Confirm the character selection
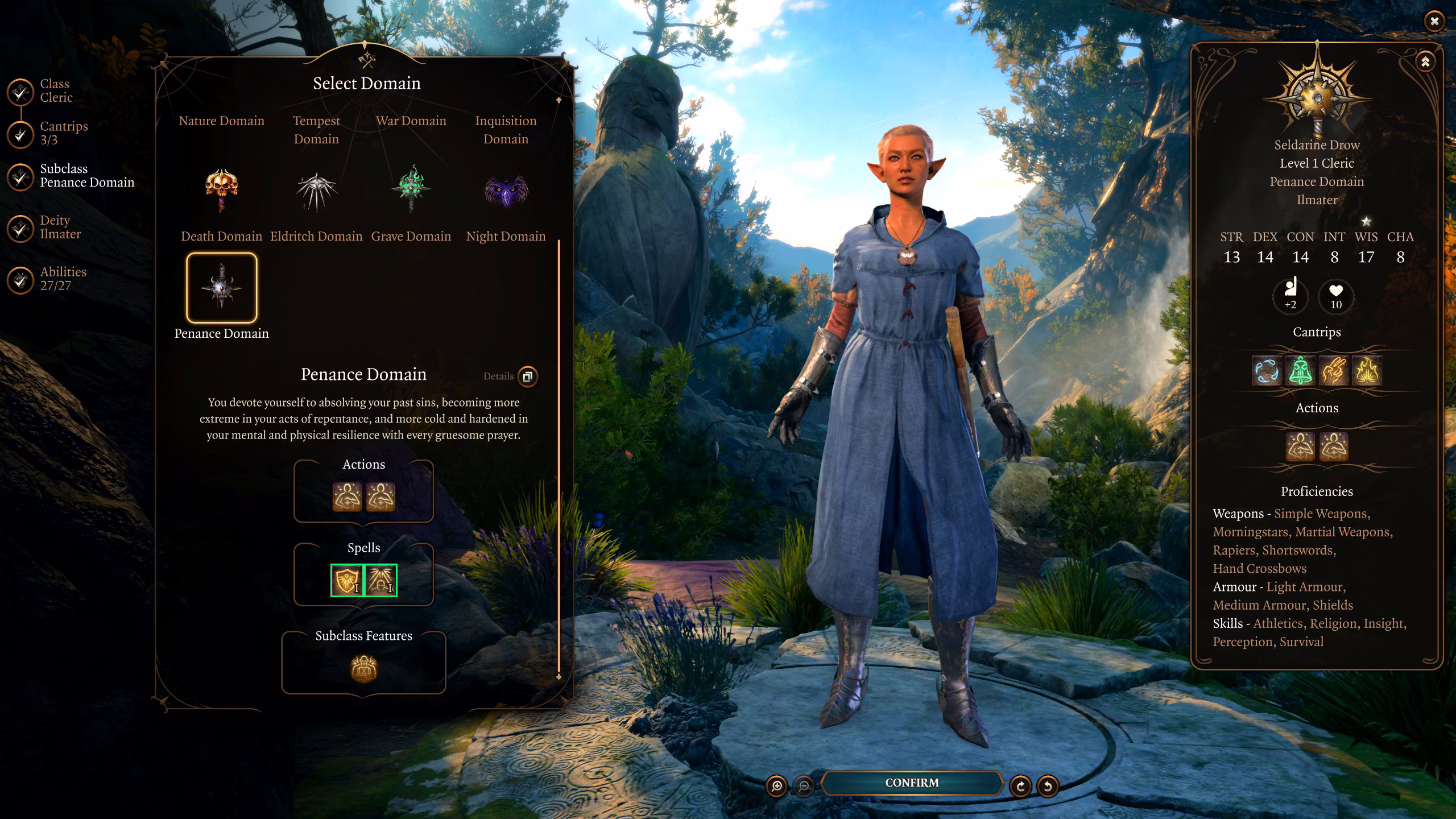1456x819 pixels. [x=911, y=783]
